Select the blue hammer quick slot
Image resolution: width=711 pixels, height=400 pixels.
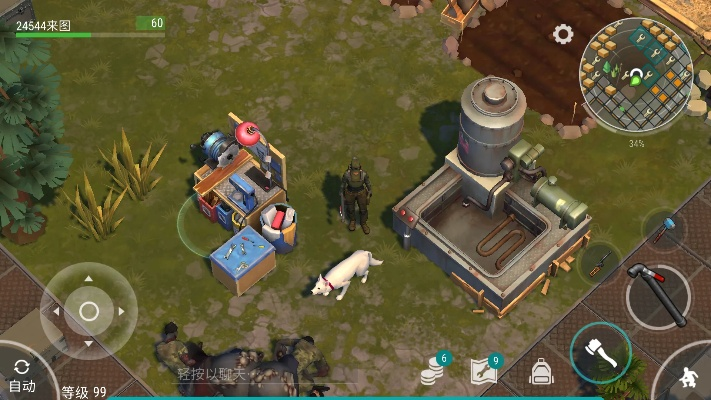pos(664,229)
